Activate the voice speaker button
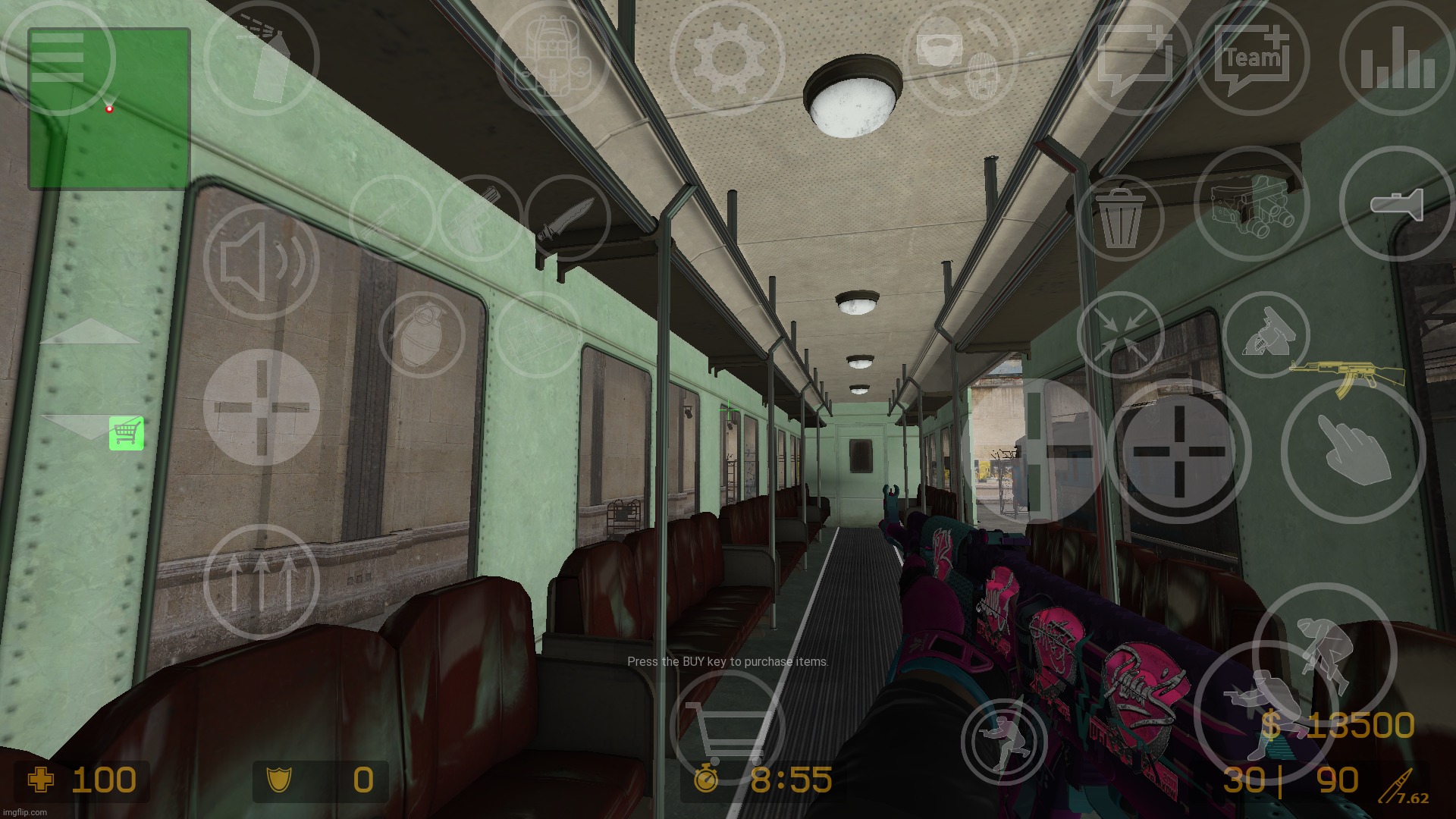The height and width of the screenshot is (819, 1456). 261,262
